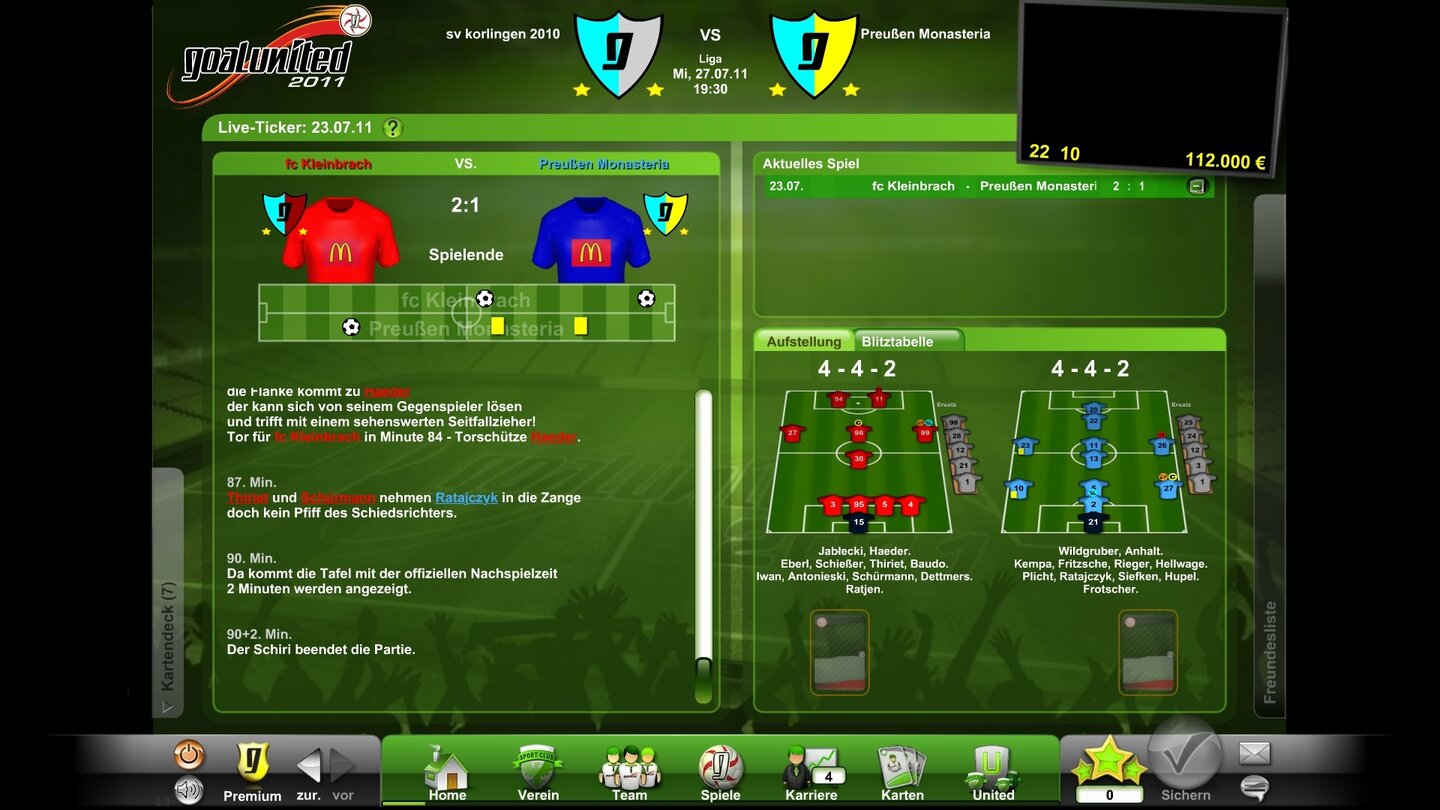Image resolution: width=1440 pixels, height=810 pixels.
Task: Mute game audio via speaker icon
Action: click(x=188, y=792)
